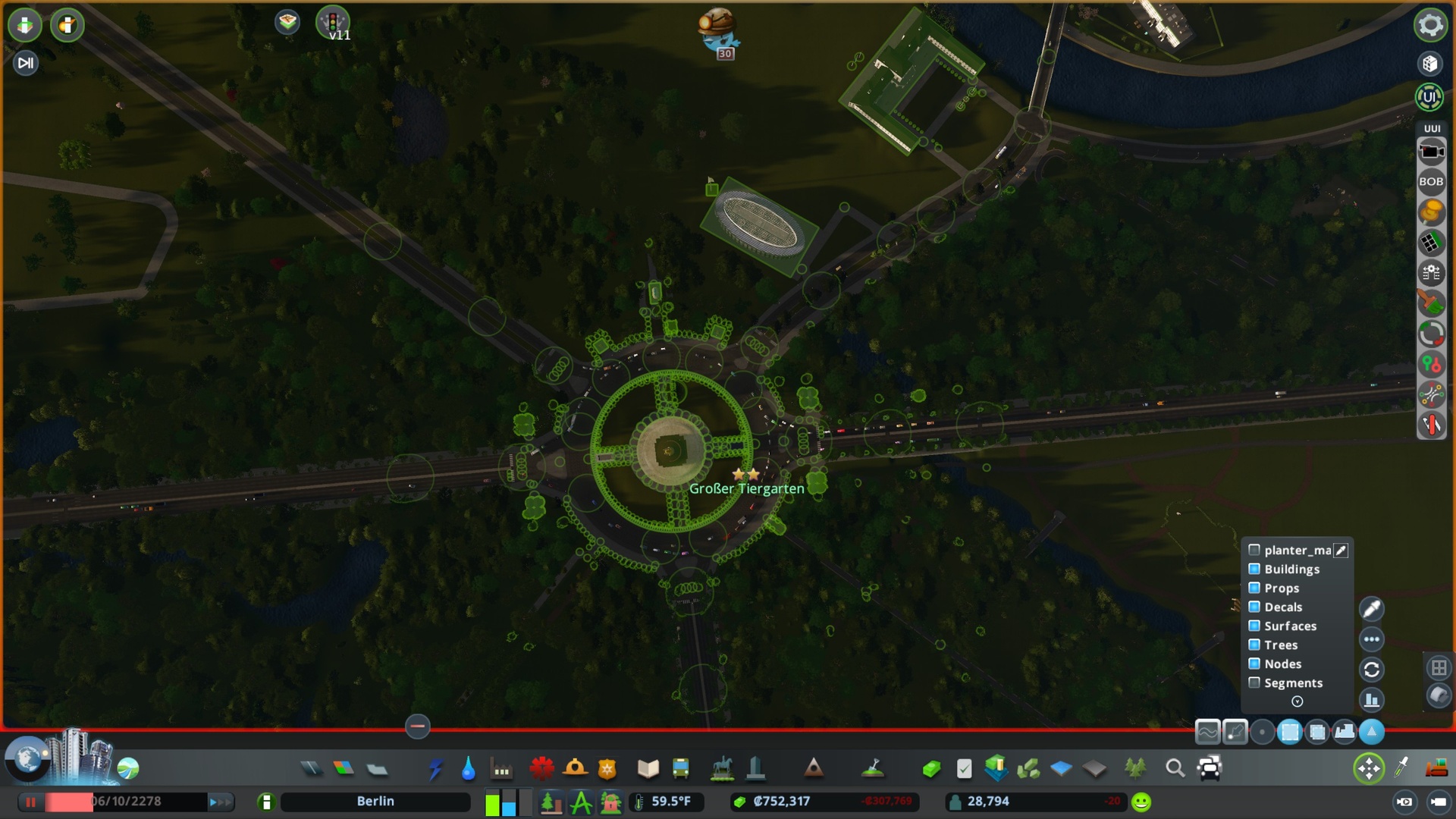1456x819 pixels.
Task: Collapse the Move It filters with the chevron
Action: (1297, 701)
